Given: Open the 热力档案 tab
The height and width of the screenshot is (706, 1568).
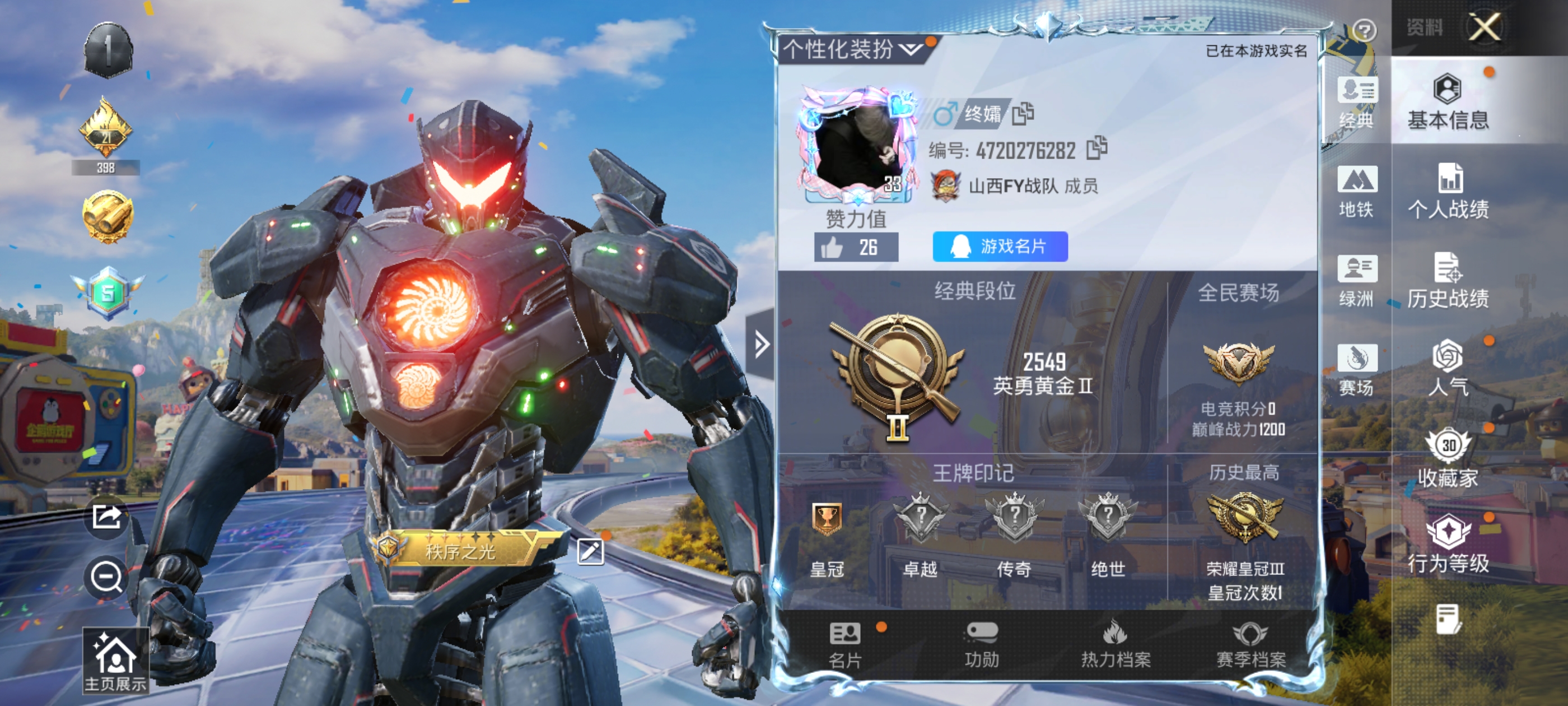Looking at the screenshot, I should click(1115, 644).
